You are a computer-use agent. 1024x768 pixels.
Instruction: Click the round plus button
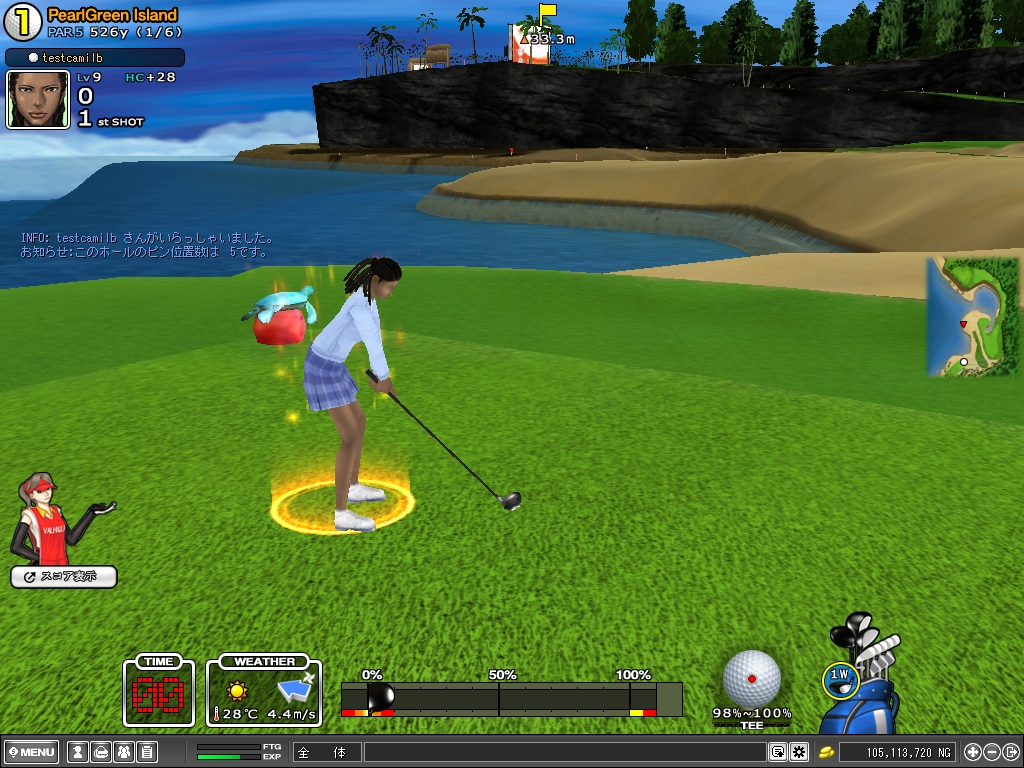pyautogui.click(x=972, y=752)
